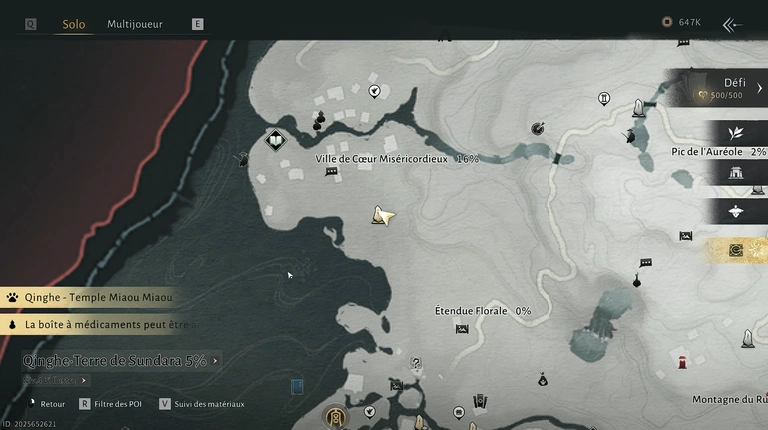Viewport: 768px width, 430px height.
Task: Select the leaf sprig side button
Action: (736, 133)
